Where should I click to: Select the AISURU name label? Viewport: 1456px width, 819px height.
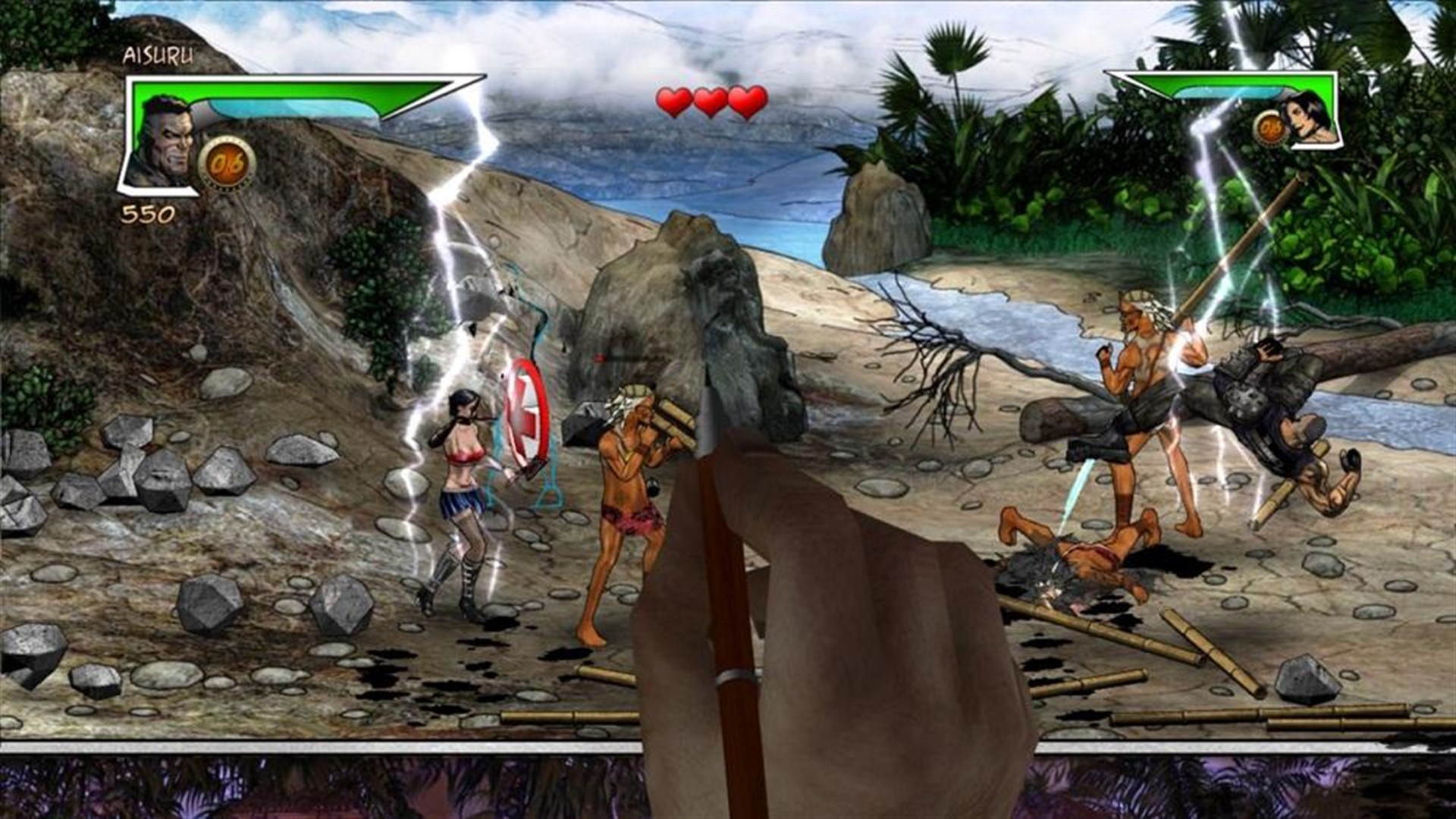[x=159, y=55]
